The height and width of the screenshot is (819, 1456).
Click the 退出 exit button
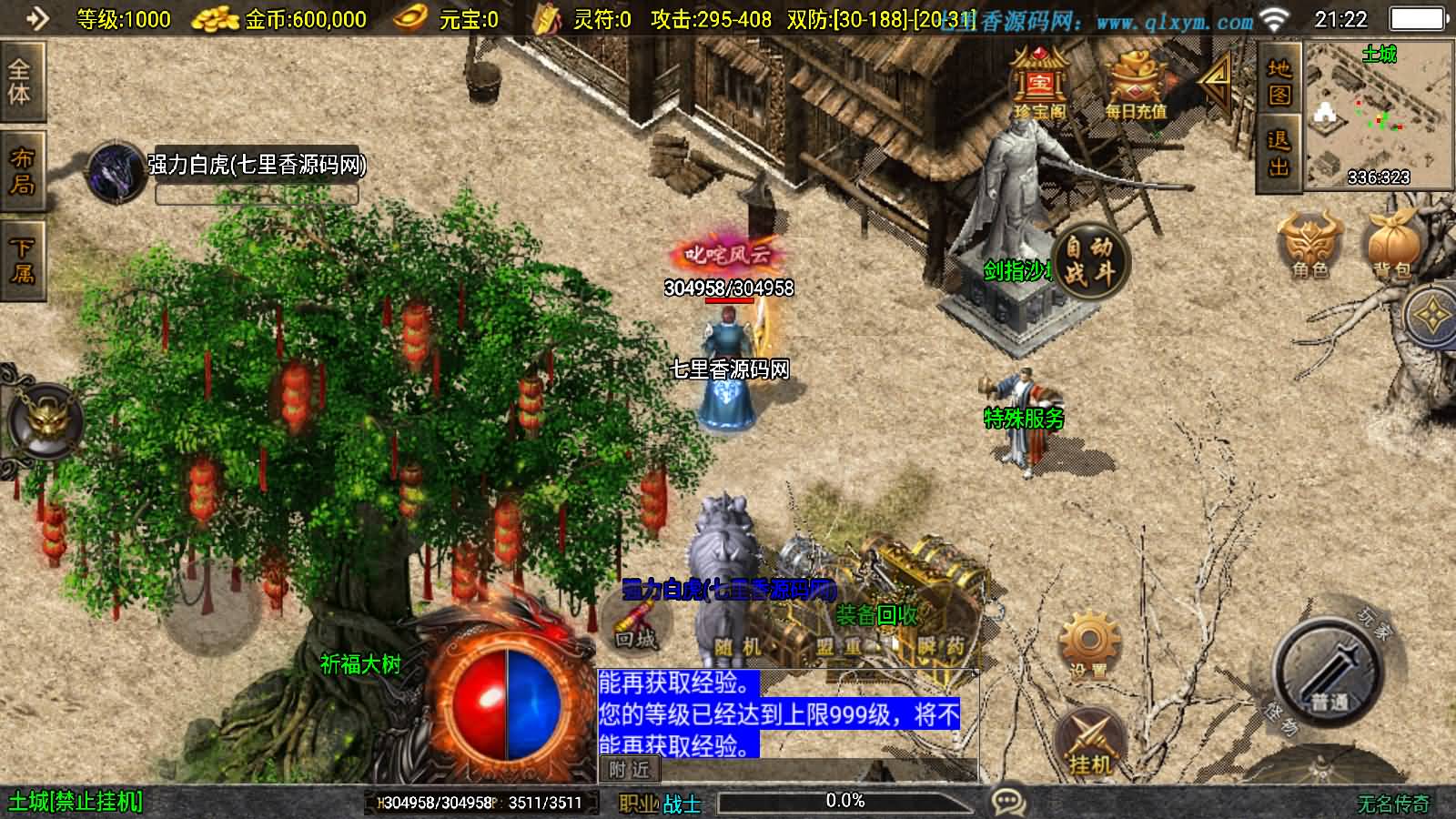tap(1279, 152)
